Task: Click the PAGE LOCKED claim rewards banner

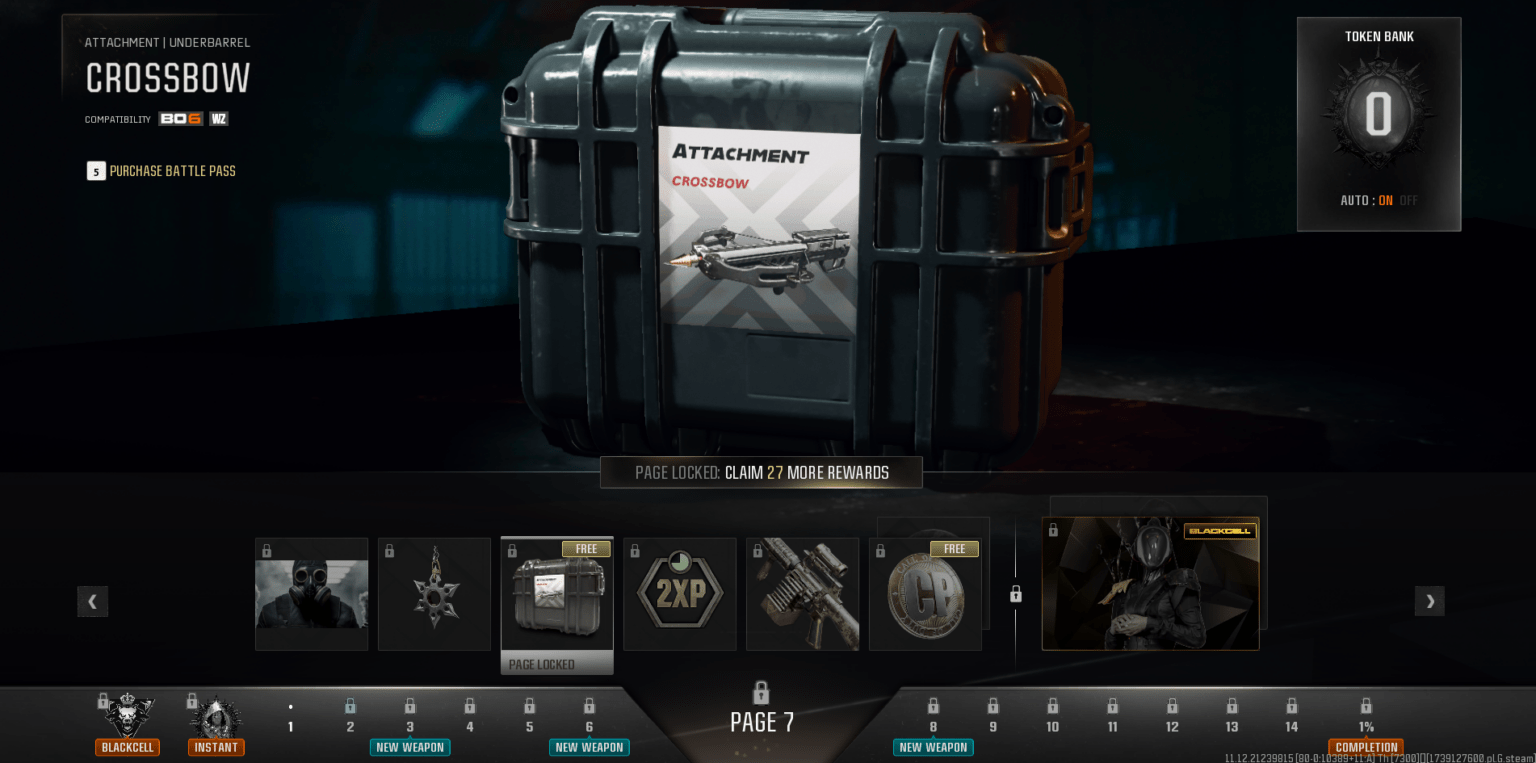Action: 761,472
